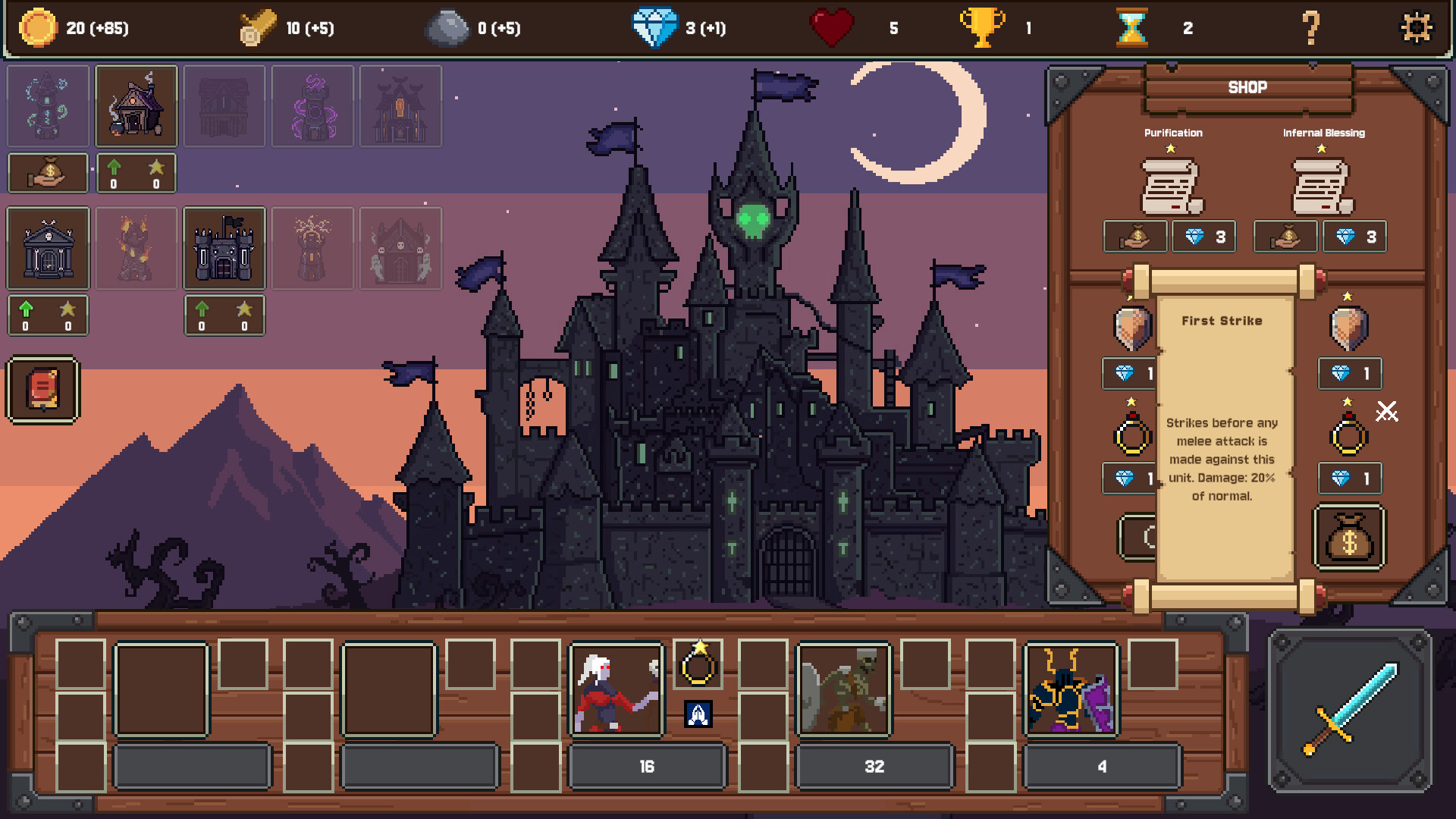The height and width of the screenshot is (819, 1456).
Task: Select the smoking witch hut building
Action: click(x=136, y=106)
